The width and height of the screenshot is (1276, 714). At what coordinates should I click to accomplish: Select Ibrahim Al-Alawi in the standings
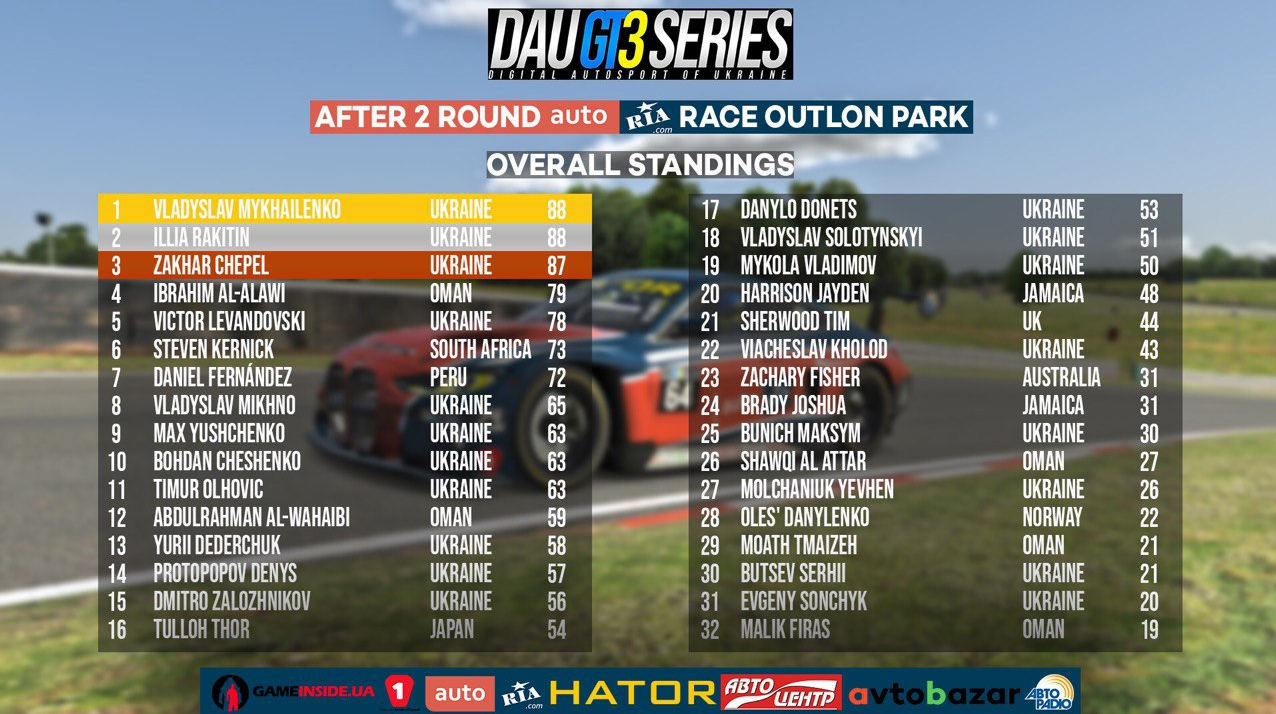344,293
